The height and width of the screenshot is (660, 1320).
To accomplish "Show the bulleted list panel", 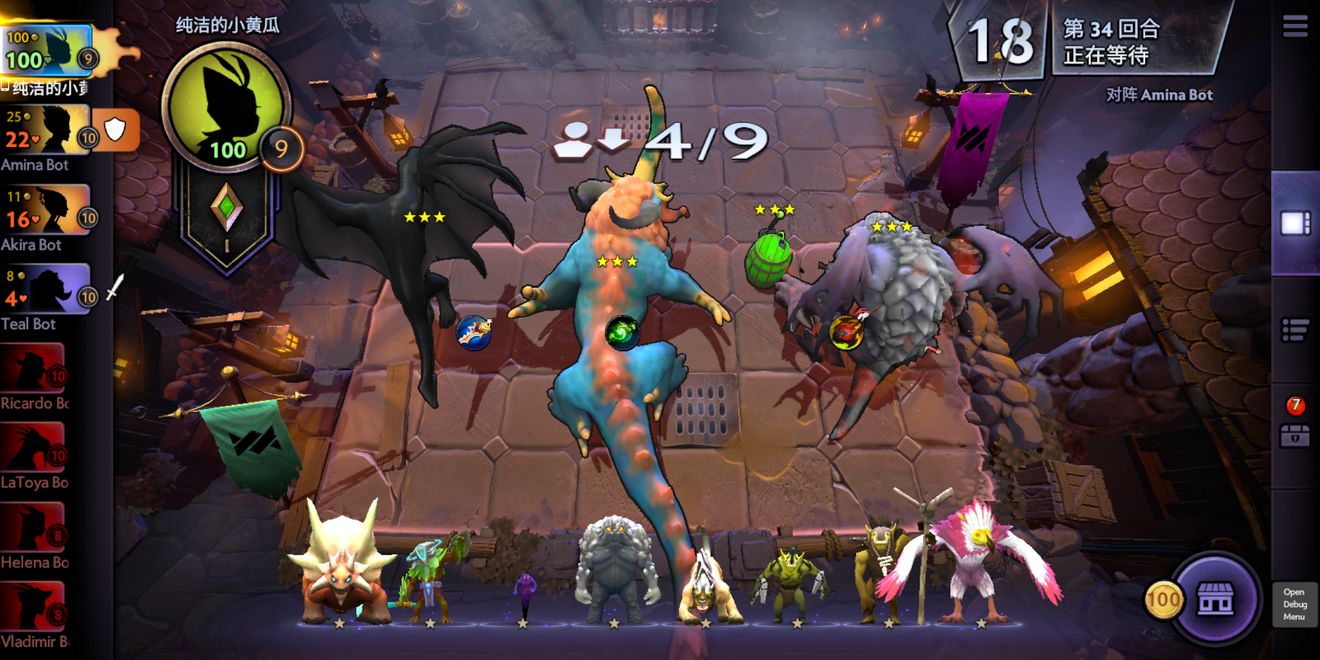I will tap(1295, 328).
